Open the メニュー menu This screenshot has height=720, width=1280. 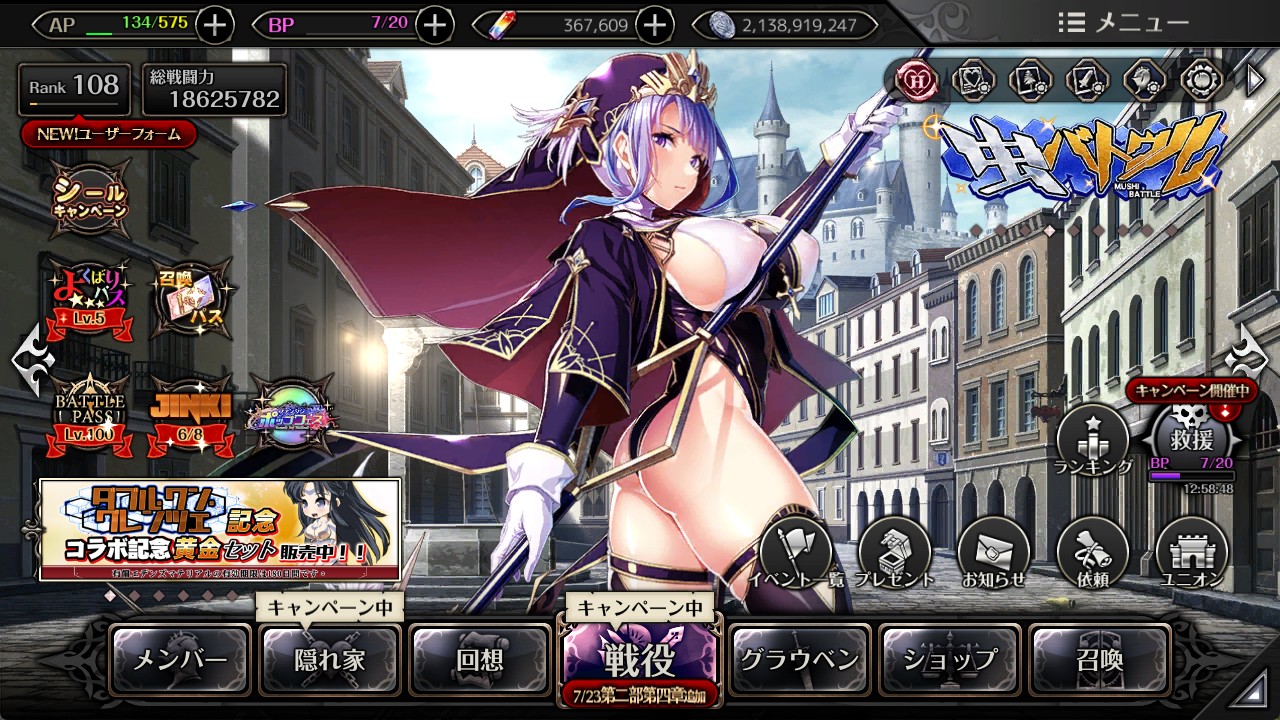coord(1123,23)
